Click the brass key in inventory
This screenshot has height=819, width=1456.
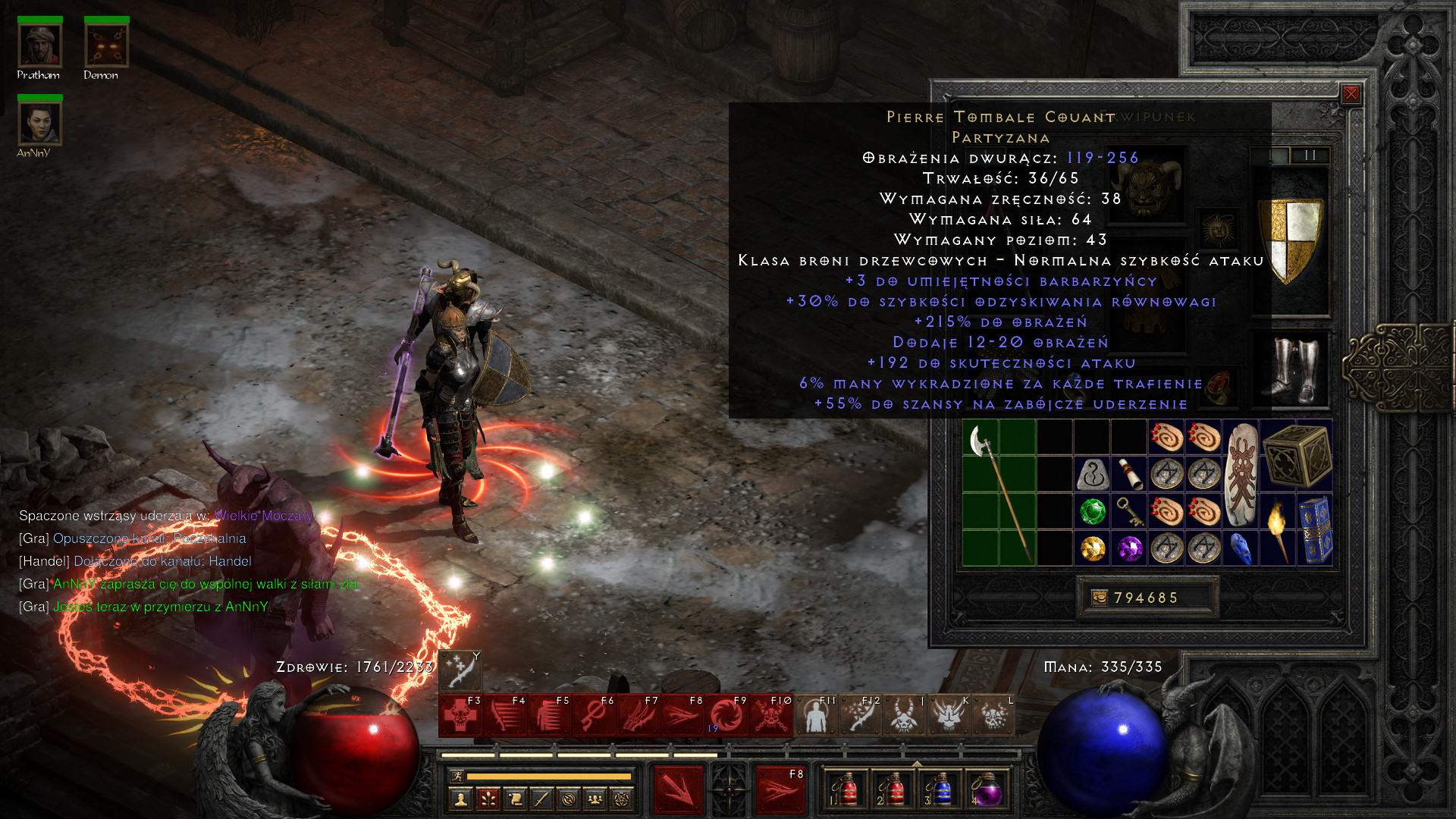[x=1129, y=512]
